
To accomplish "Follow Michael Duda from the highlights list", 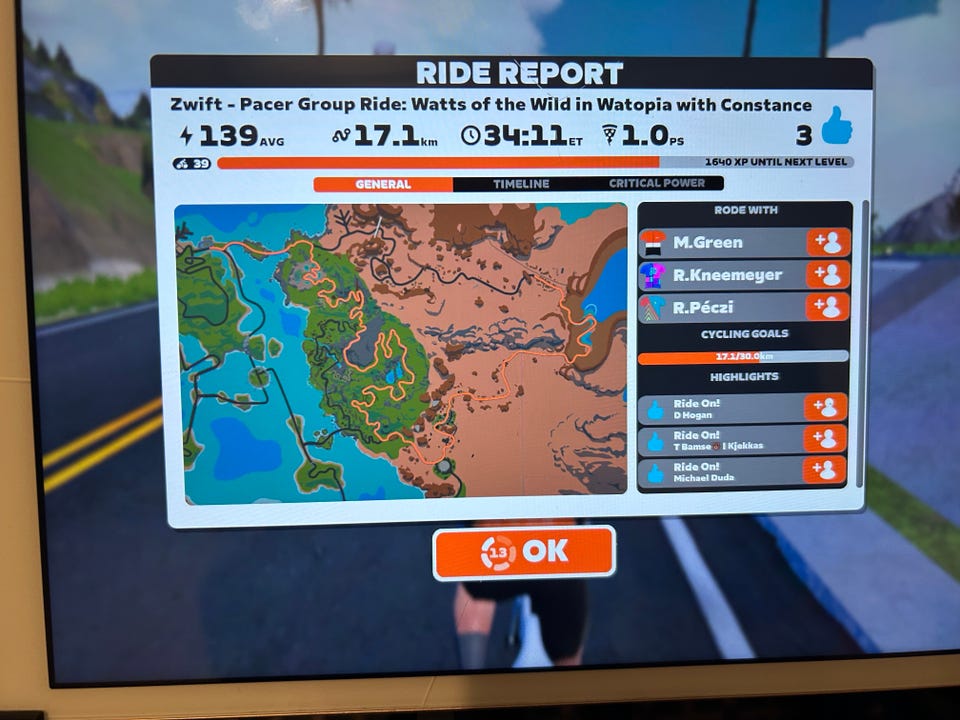I will [x=826, y=470].
